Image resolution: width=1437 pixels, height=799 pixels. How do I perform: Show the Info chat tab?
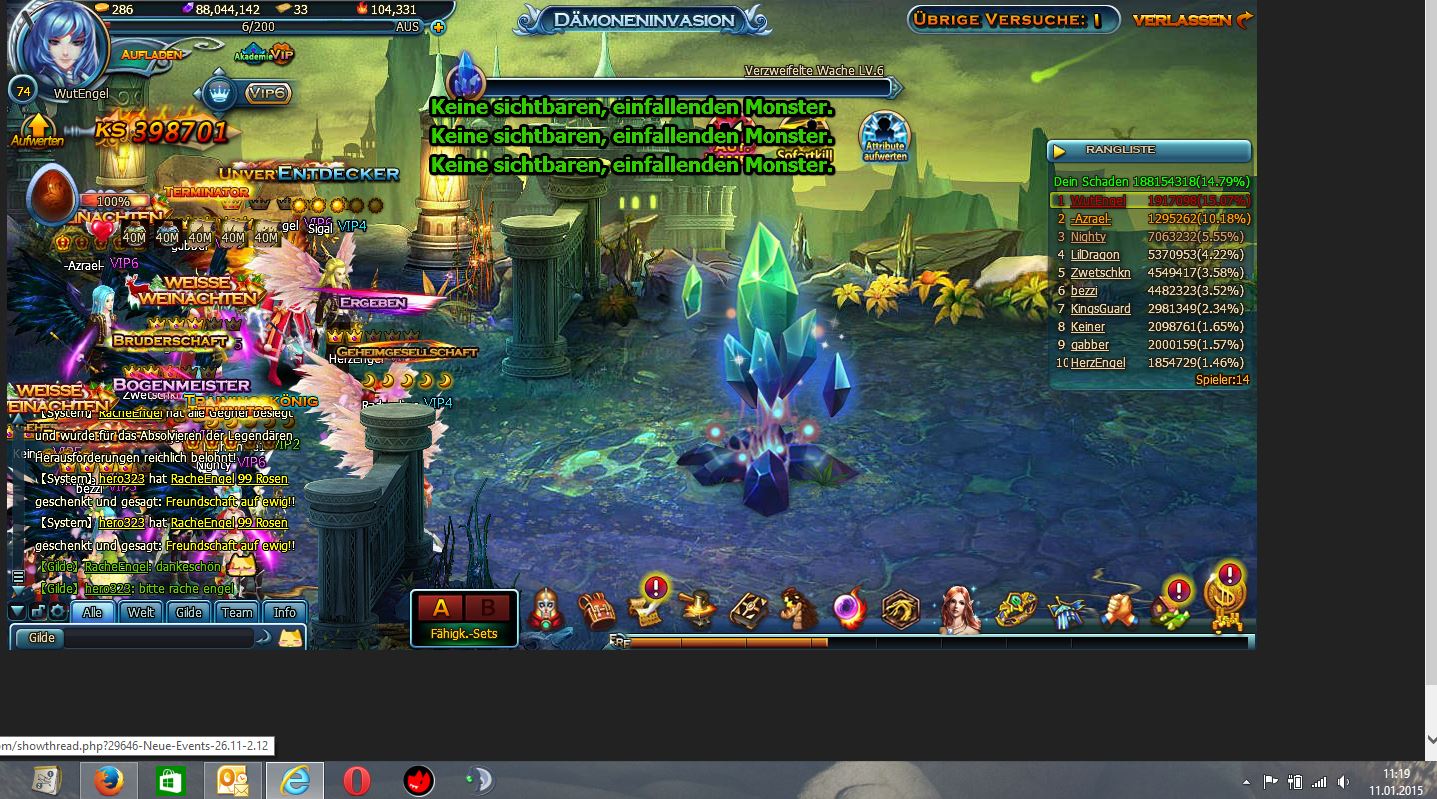click(285, 612)
